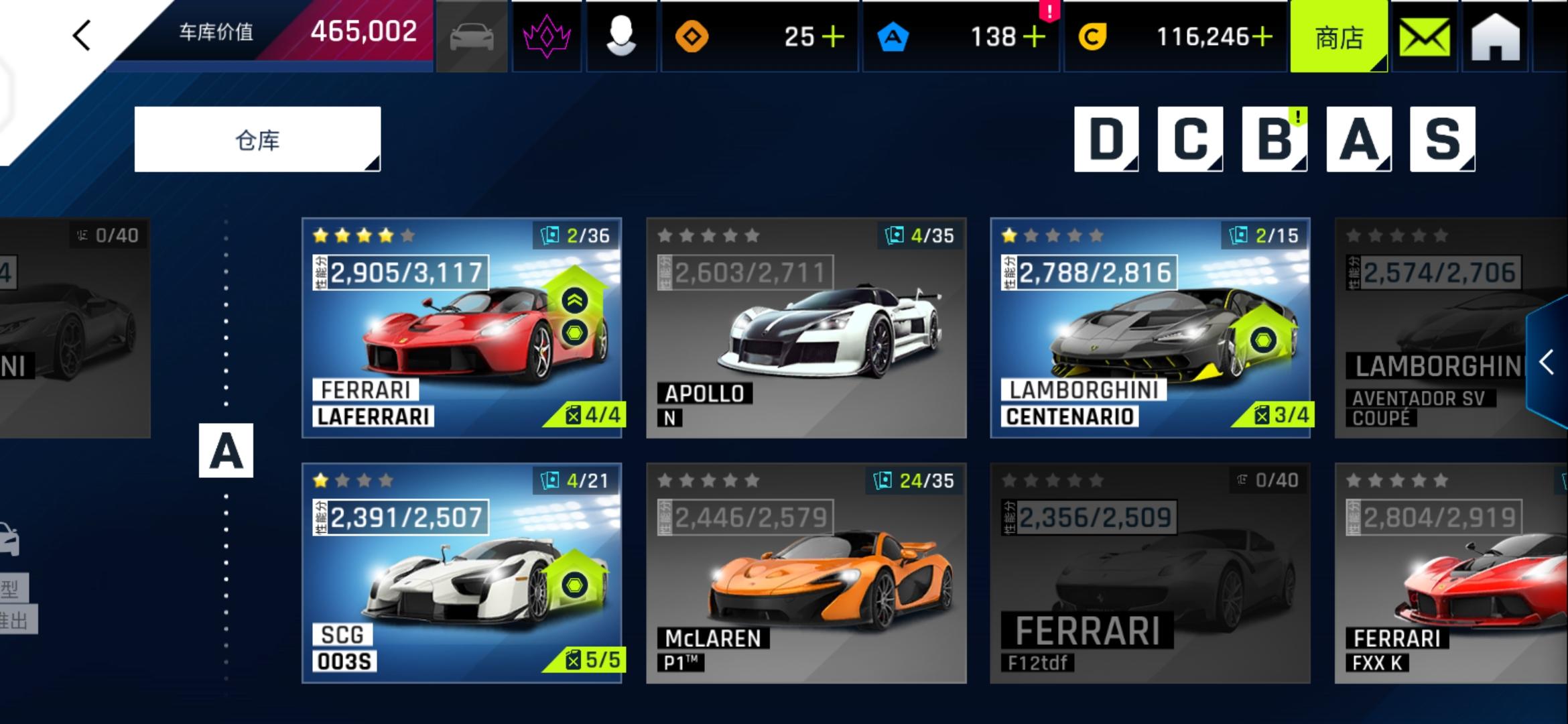The height and width of the screenshot is (724, 1568).
Task: Open the mail envelope inbox
Action: click(x=1425, y=37)
